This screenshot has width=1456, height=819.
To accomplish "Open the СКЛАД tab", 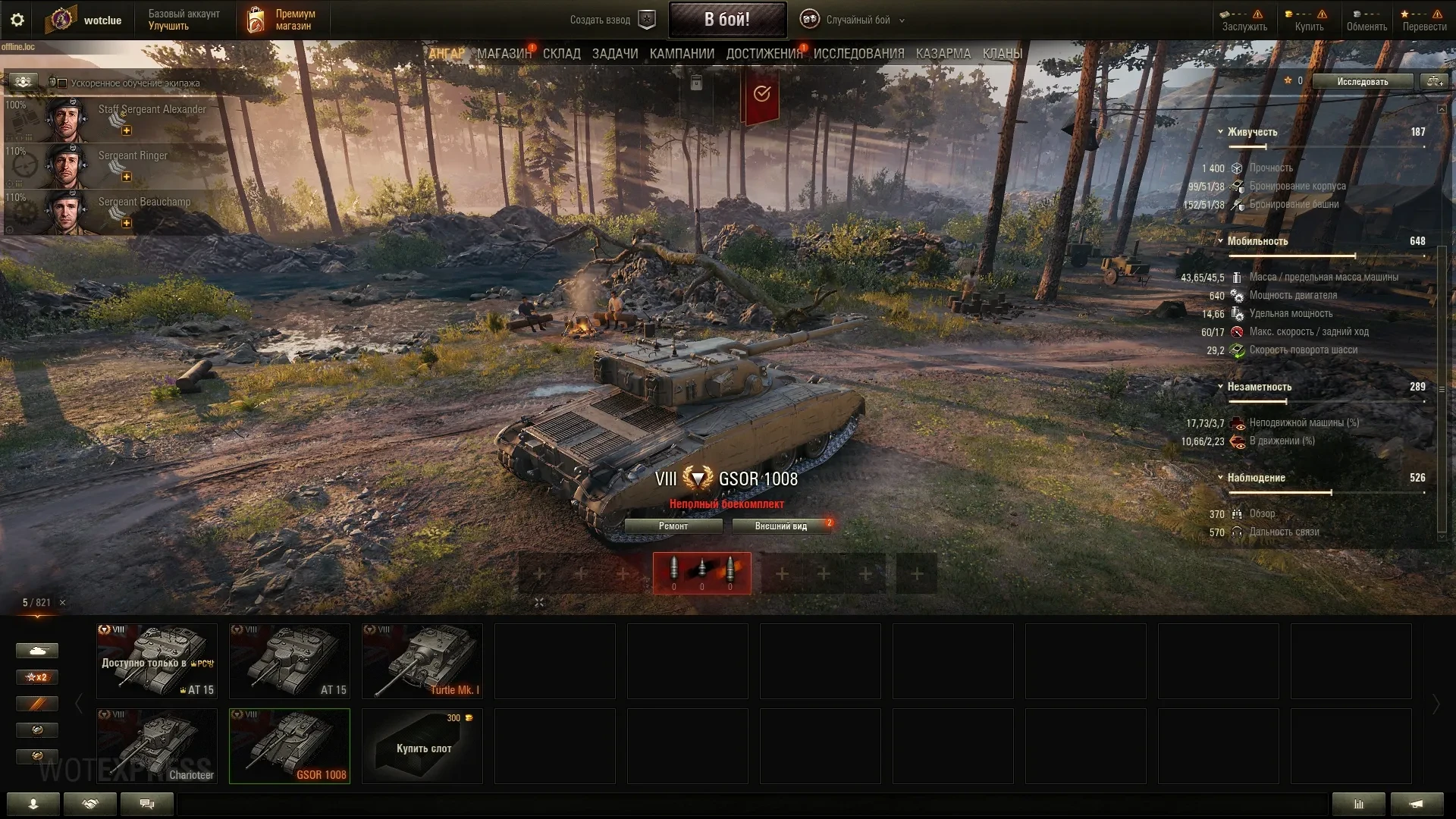I will point(561,54).
